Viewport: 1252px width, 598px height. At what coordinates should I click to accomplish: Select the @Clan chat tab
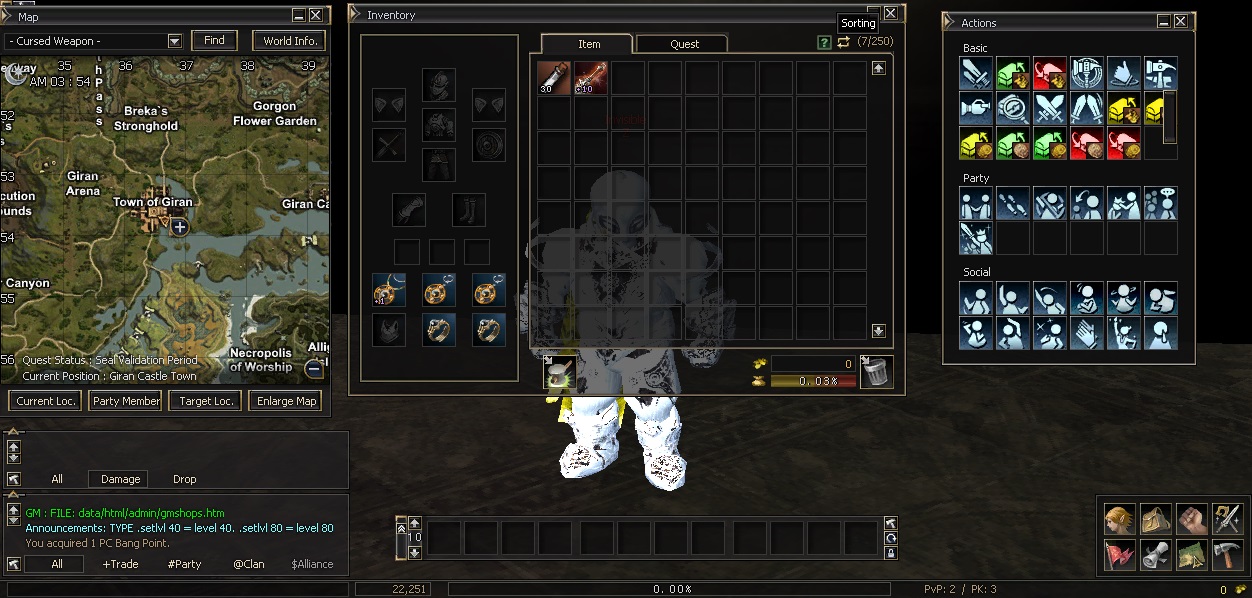coord(249,564)
